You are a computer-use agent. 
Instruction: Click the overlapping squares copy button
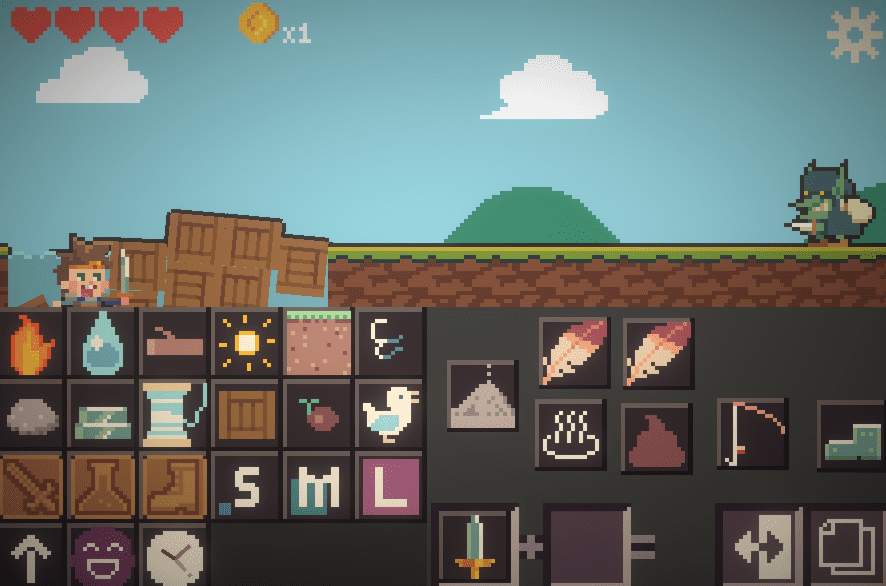(846, 546)
